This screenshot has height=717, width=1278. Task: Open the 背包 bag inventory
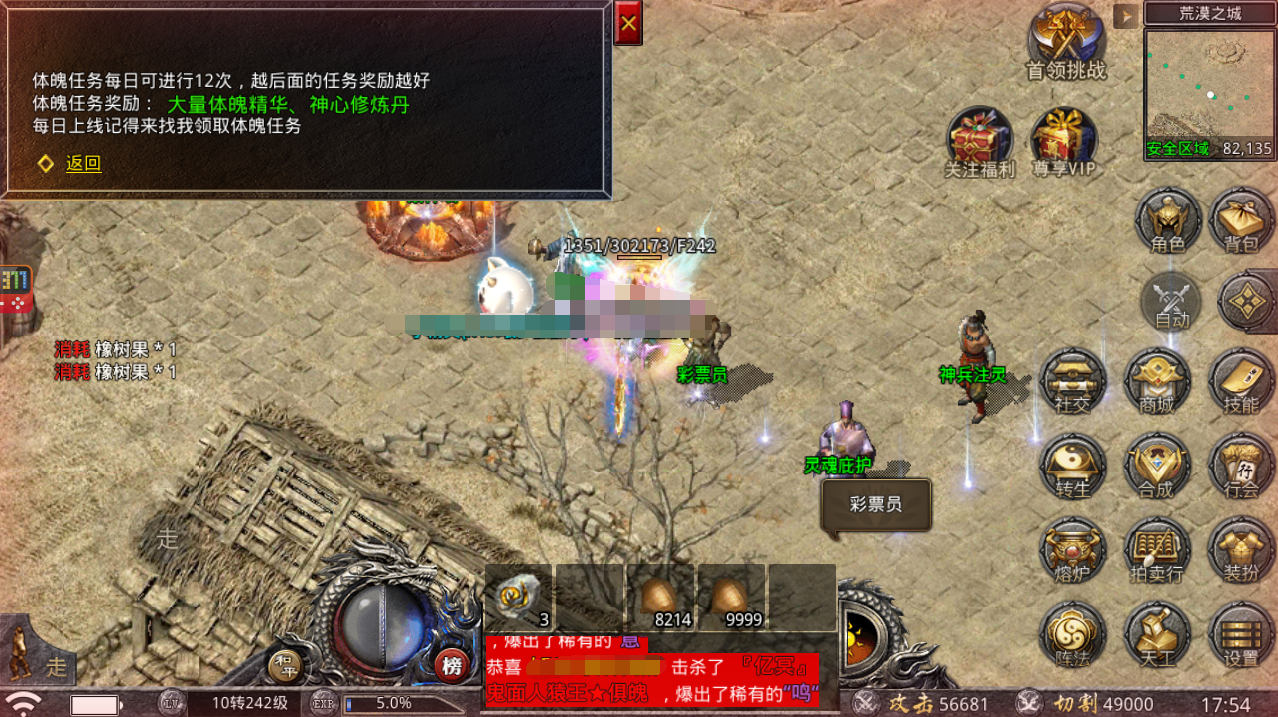[1241, 220]
